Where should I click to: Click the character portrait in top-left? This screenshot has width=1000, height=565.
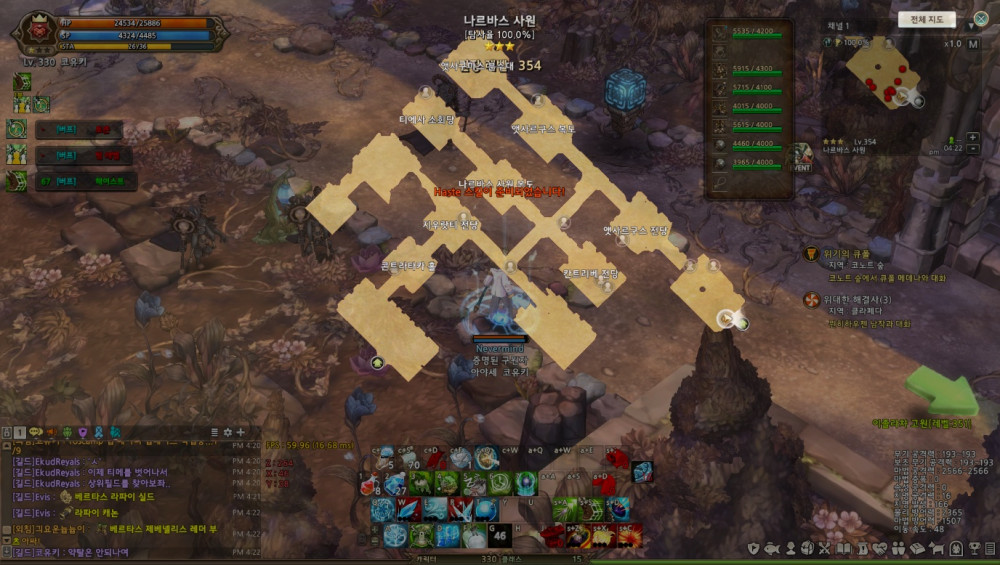tap(34, 32)
